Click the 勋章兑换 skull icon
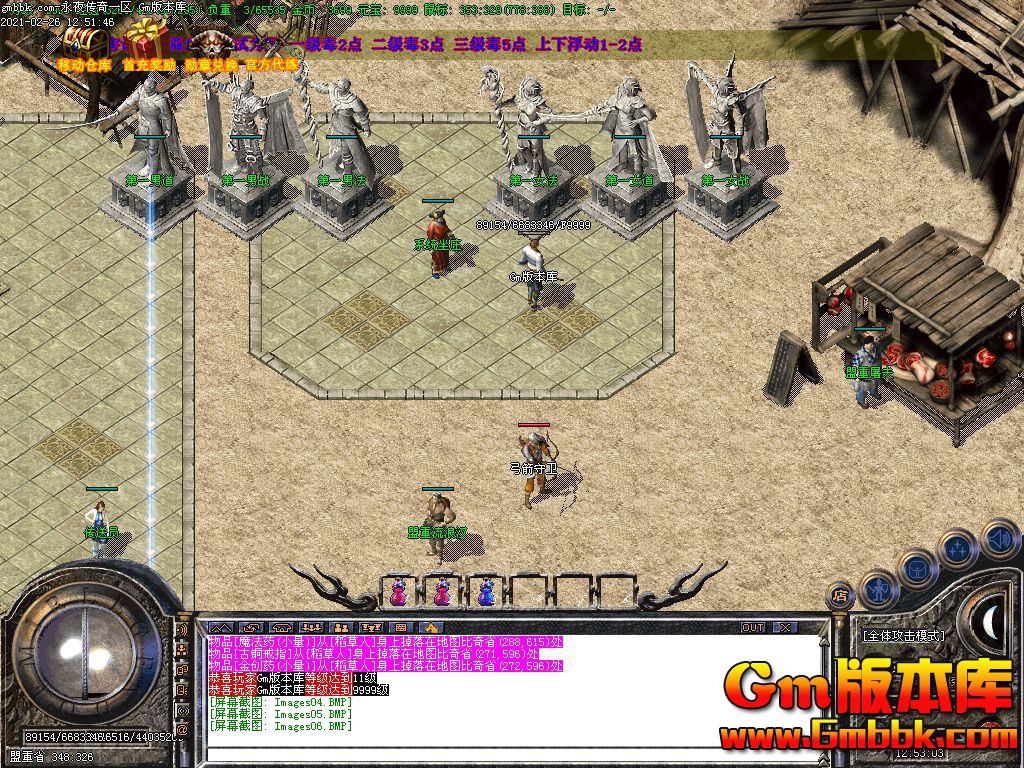The width and height of the screenshot is (1024, 768). coord(212,45)
